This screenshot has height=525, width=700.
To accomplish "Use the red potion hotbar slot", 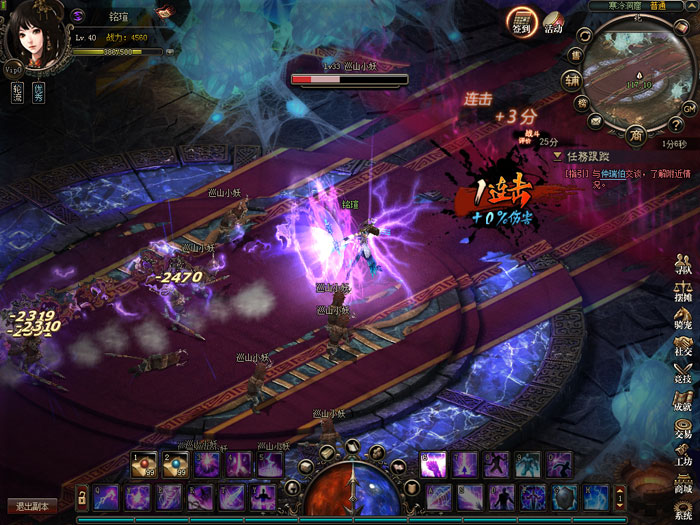I will click(x=144, y=464).
